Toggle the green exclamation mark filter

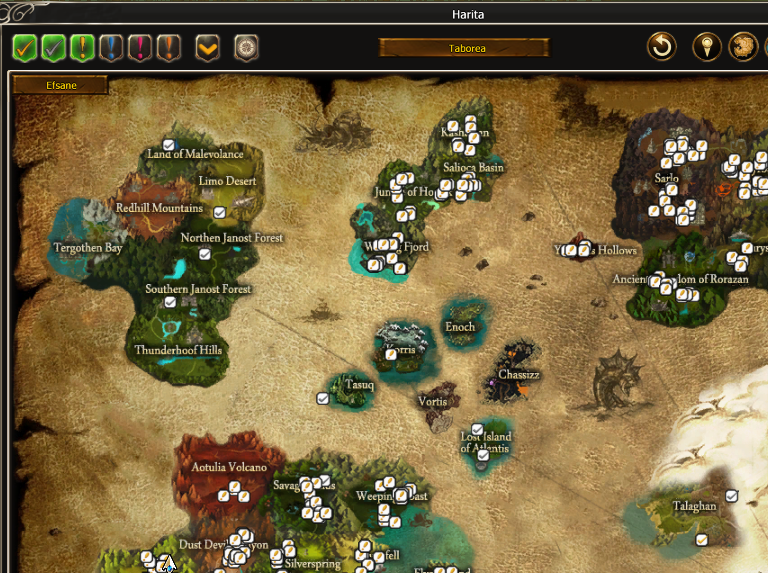(x=83, y=47)
